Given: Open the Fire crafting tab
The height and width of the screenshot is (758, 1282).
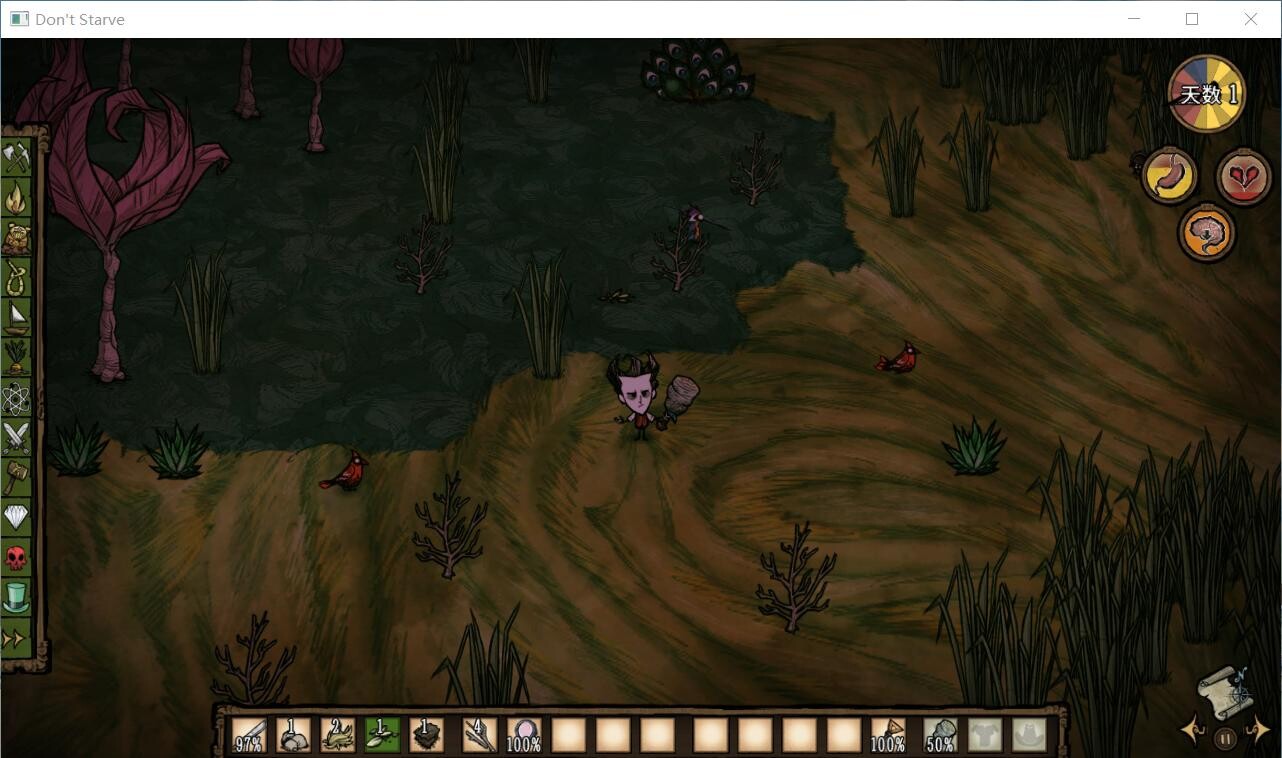Looking at the screenshot, I should click(x=17, y=198).
